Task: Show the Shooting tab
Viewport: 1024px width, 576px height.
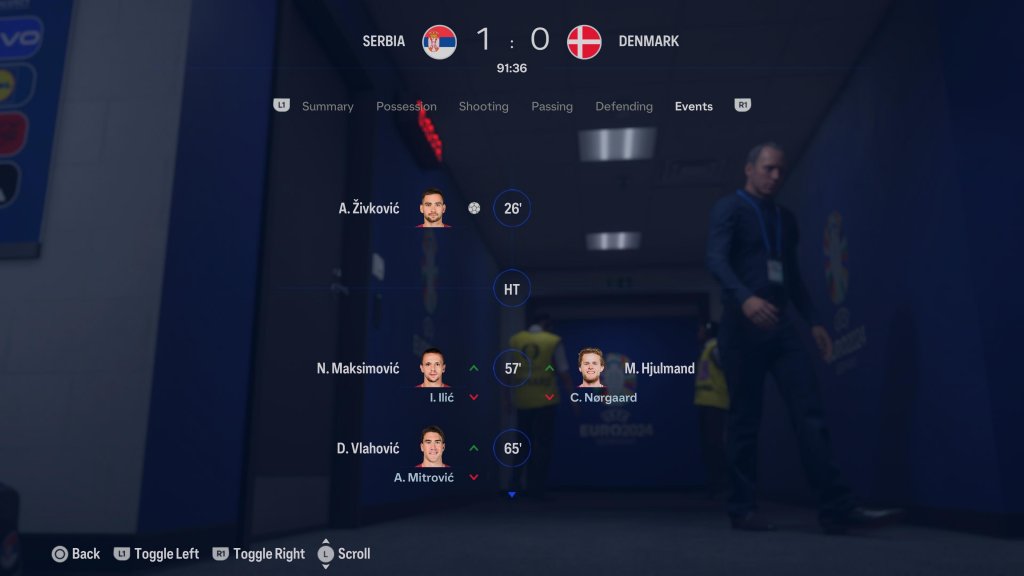Action: (483, 106)
